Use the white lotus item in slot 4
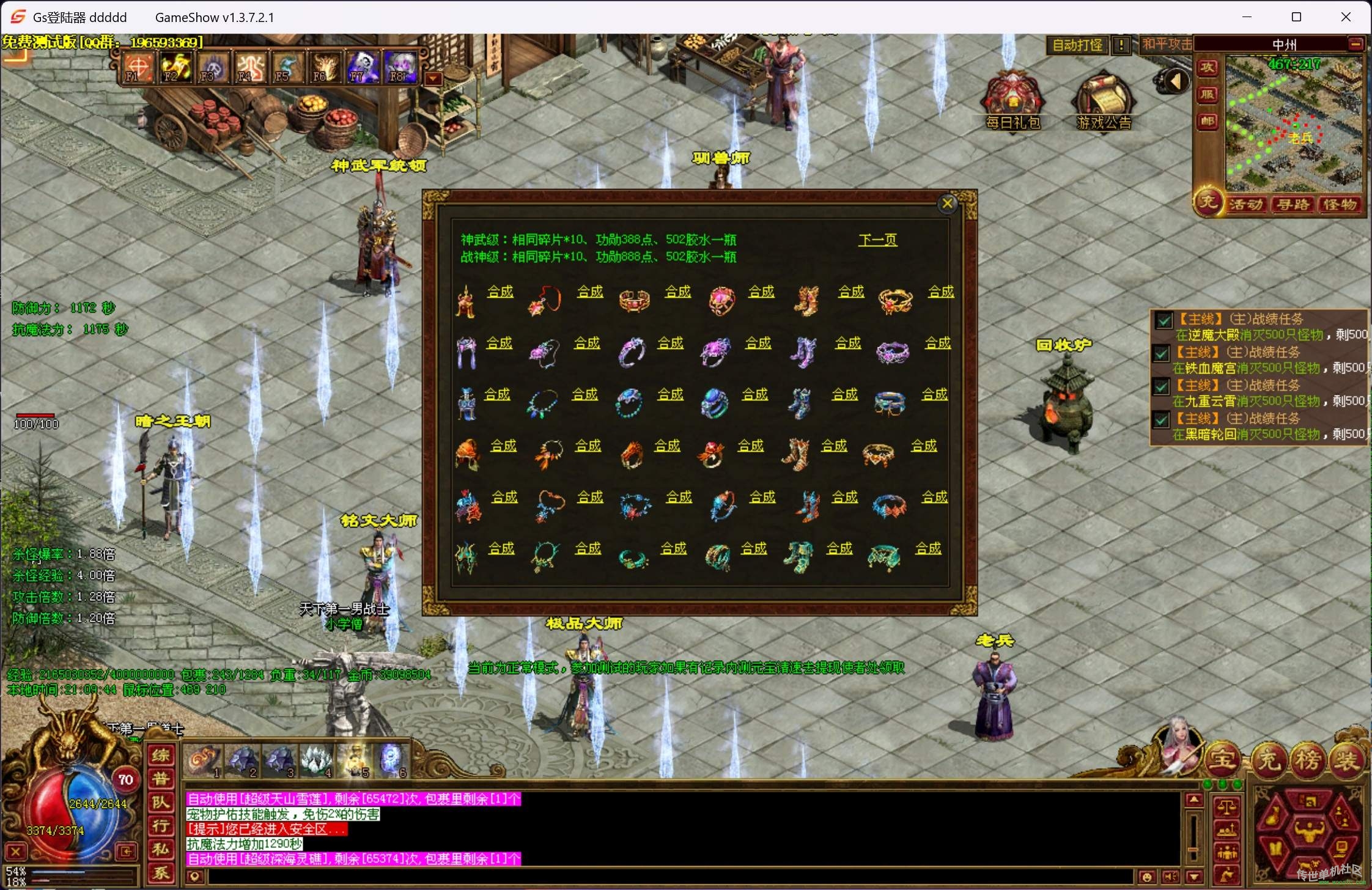Screen dimensions: 1372x890 (x=317, y=761)
